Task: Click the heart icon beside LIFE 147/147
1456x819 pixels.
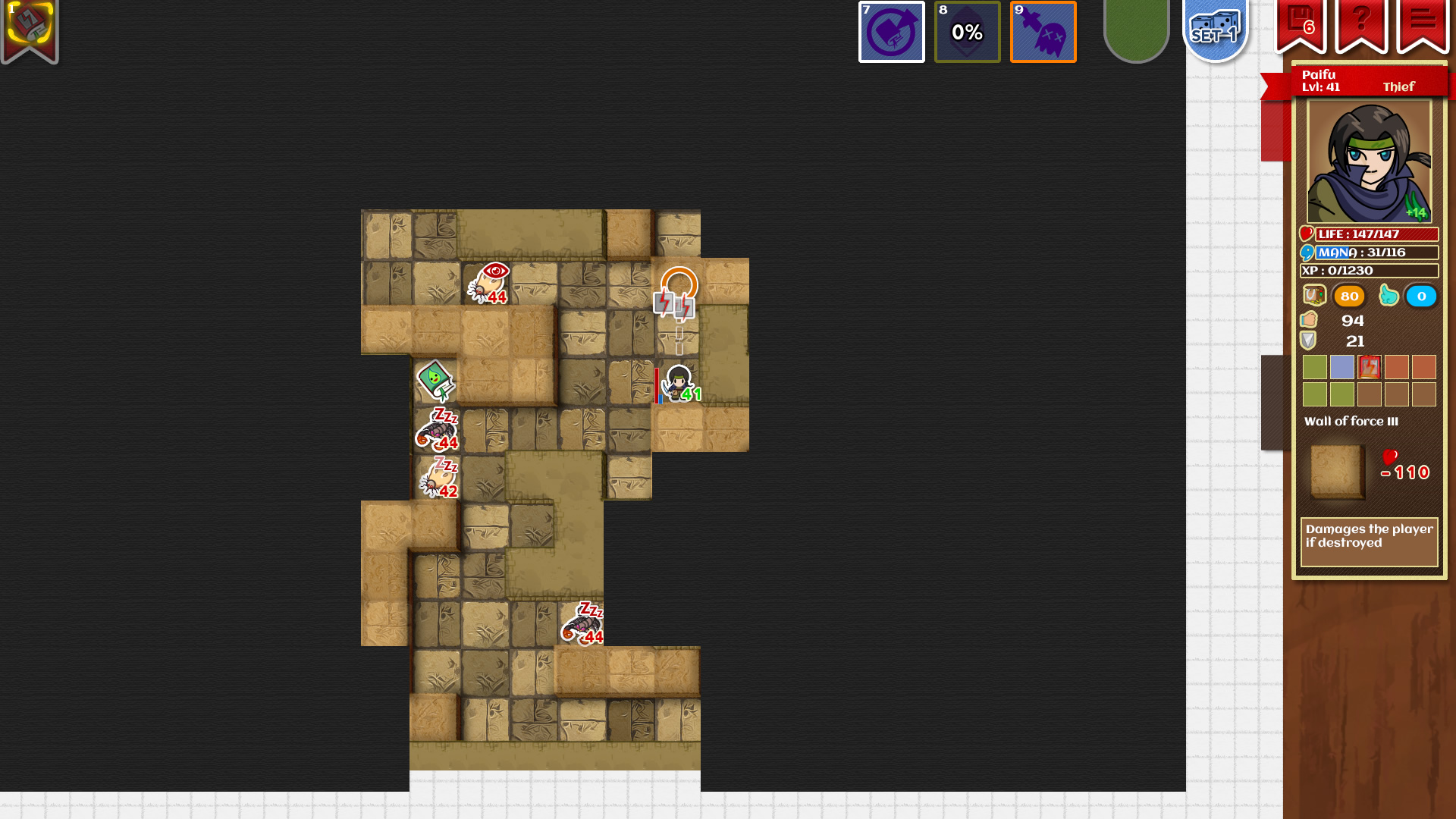Action: [x=1307, y=234]
